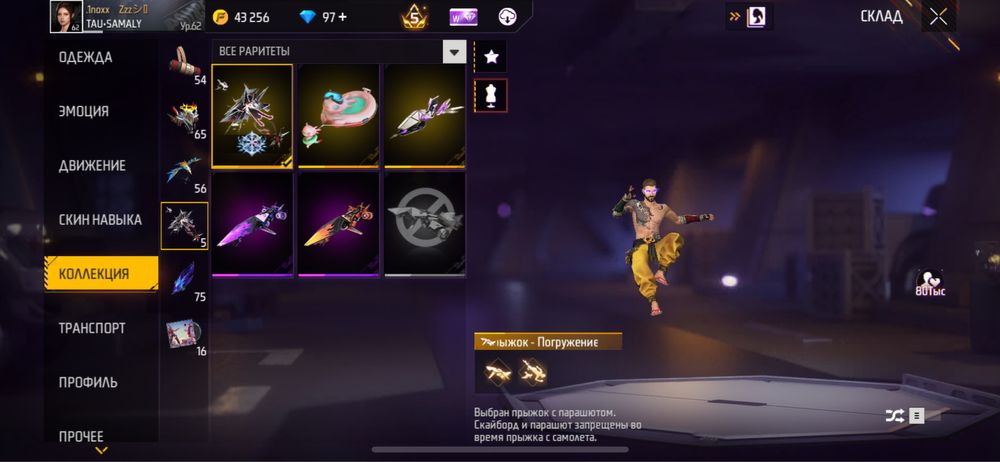Close the СКЛАД vault screen

(938, 16)
